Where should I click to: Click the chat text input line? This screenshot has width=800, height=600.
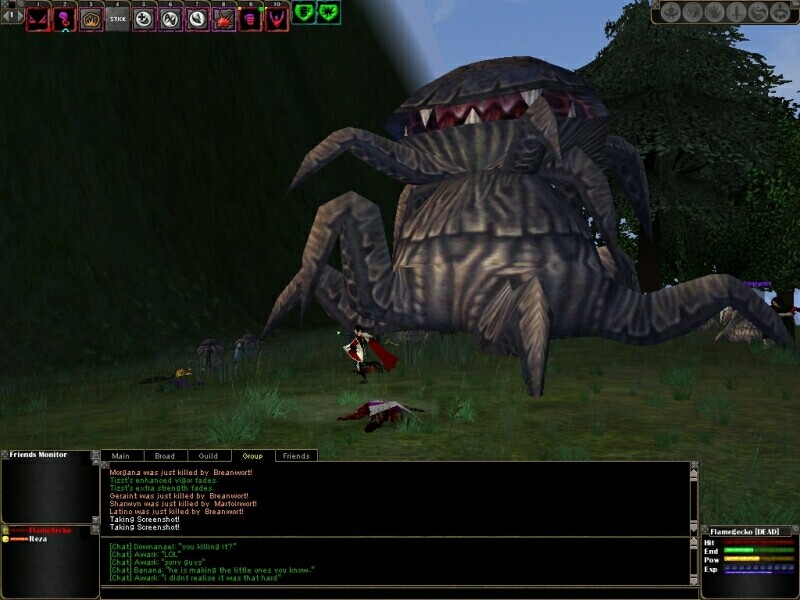point(395,592)
